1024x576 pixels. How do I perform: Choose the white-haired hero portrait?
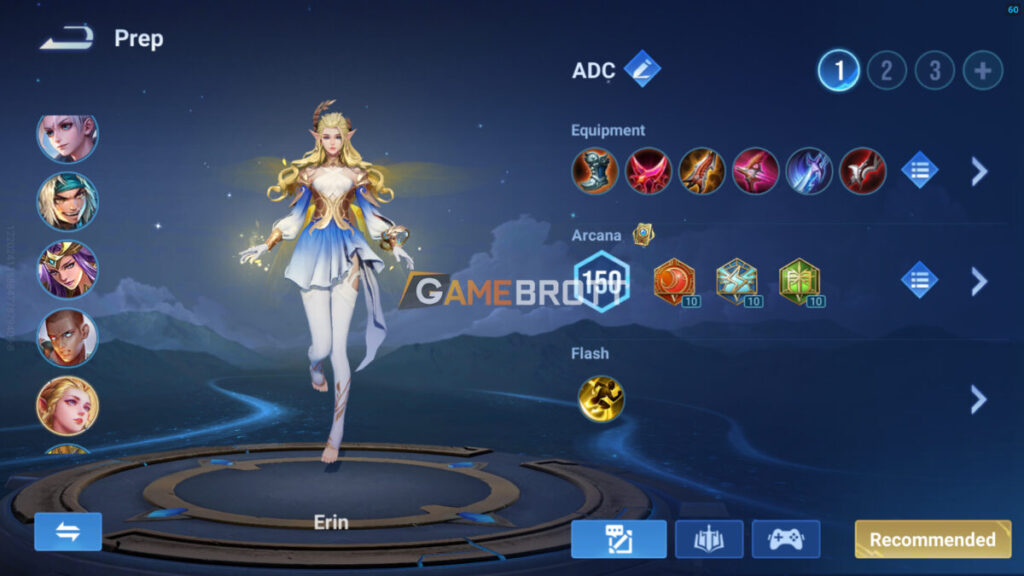click(67, 136)
